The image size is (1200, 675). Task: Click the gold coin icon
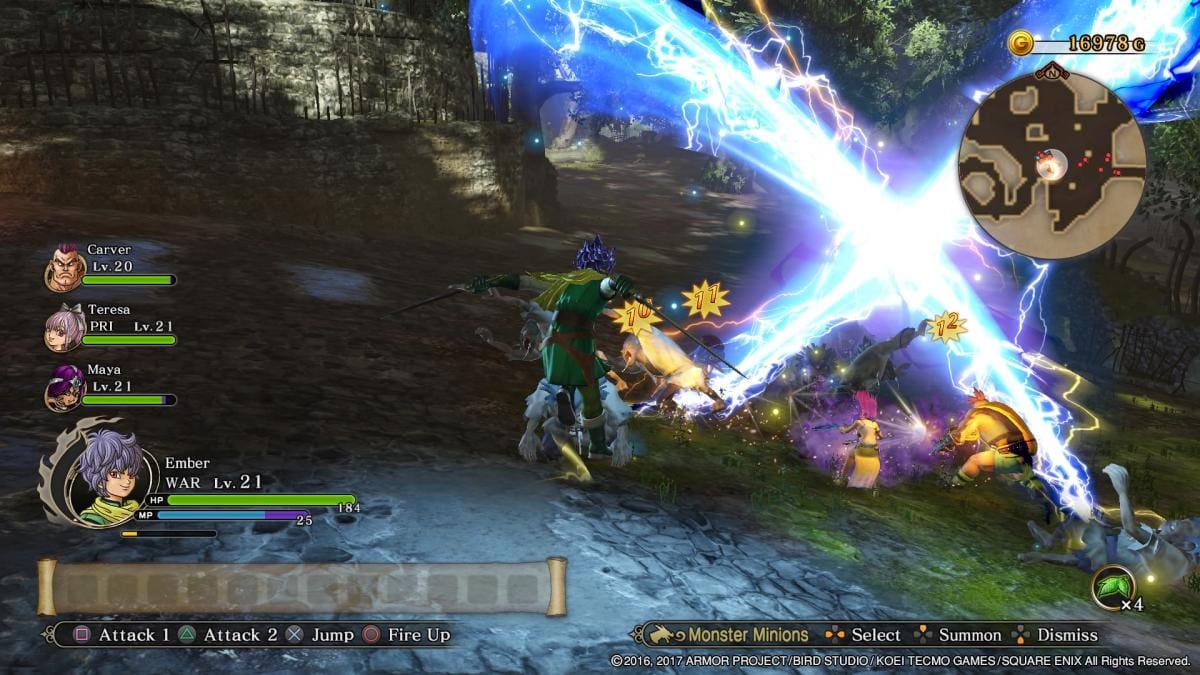1020,43
